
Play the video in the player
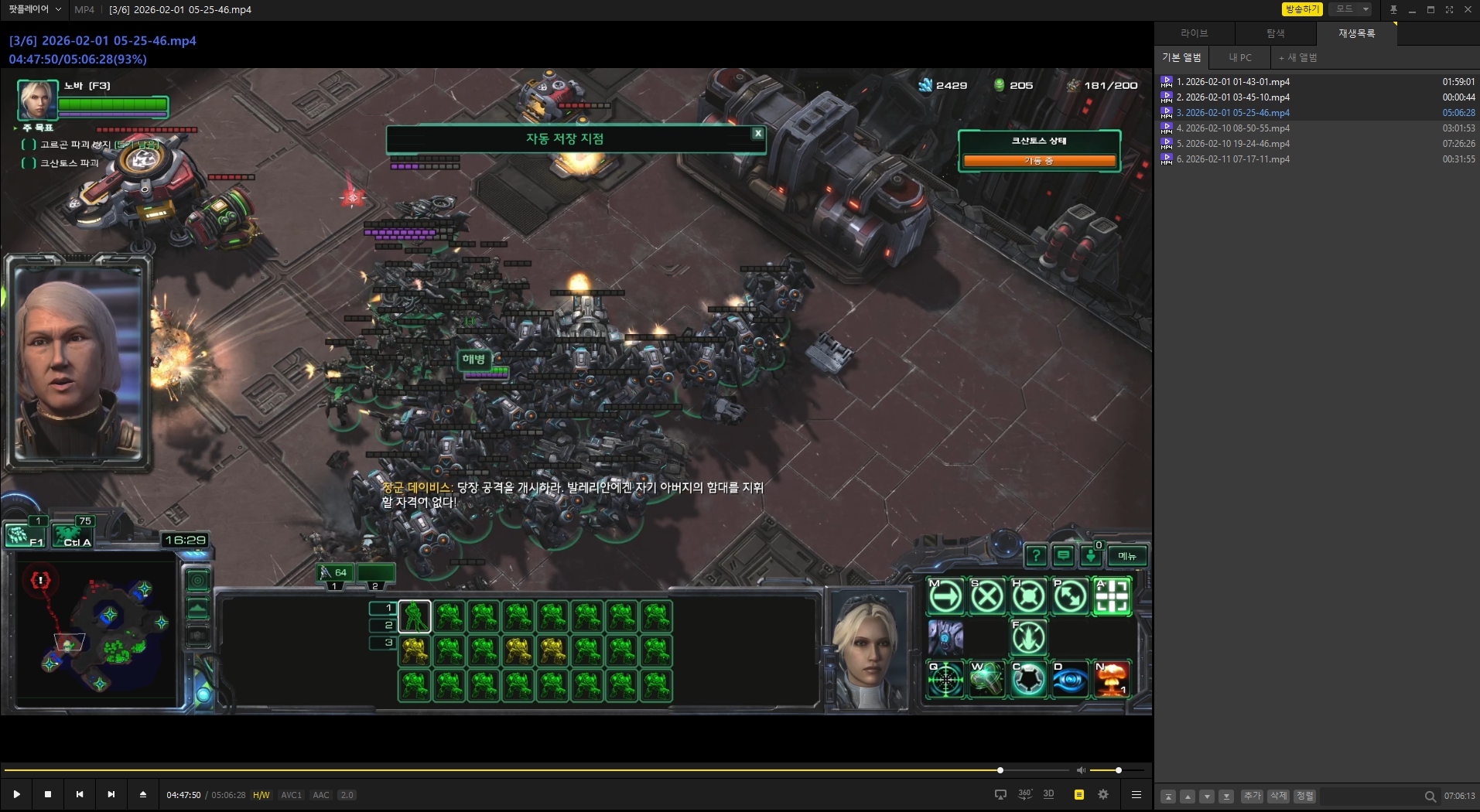point(16,794)
